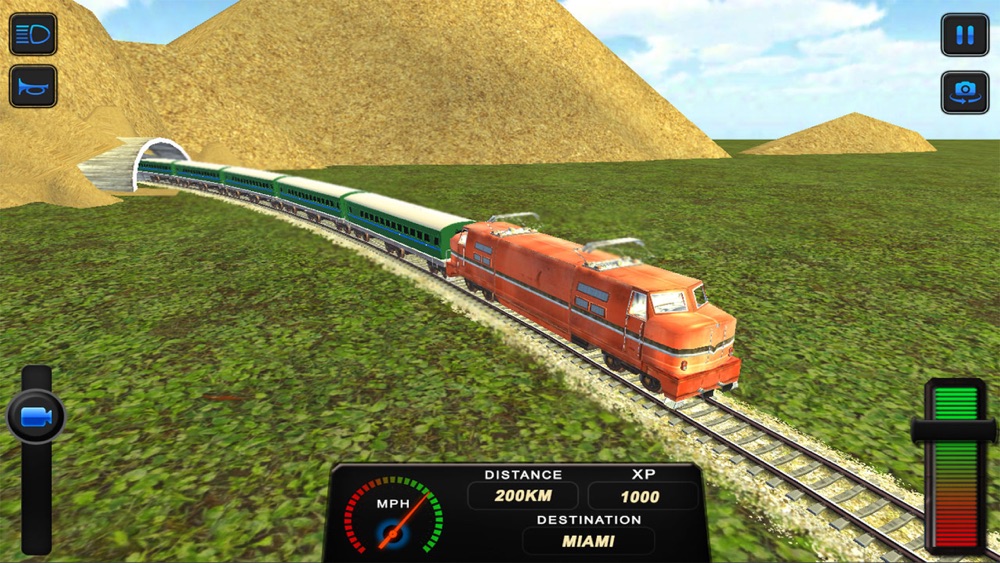Toggle the train headlights button

[x=33, y=34]
